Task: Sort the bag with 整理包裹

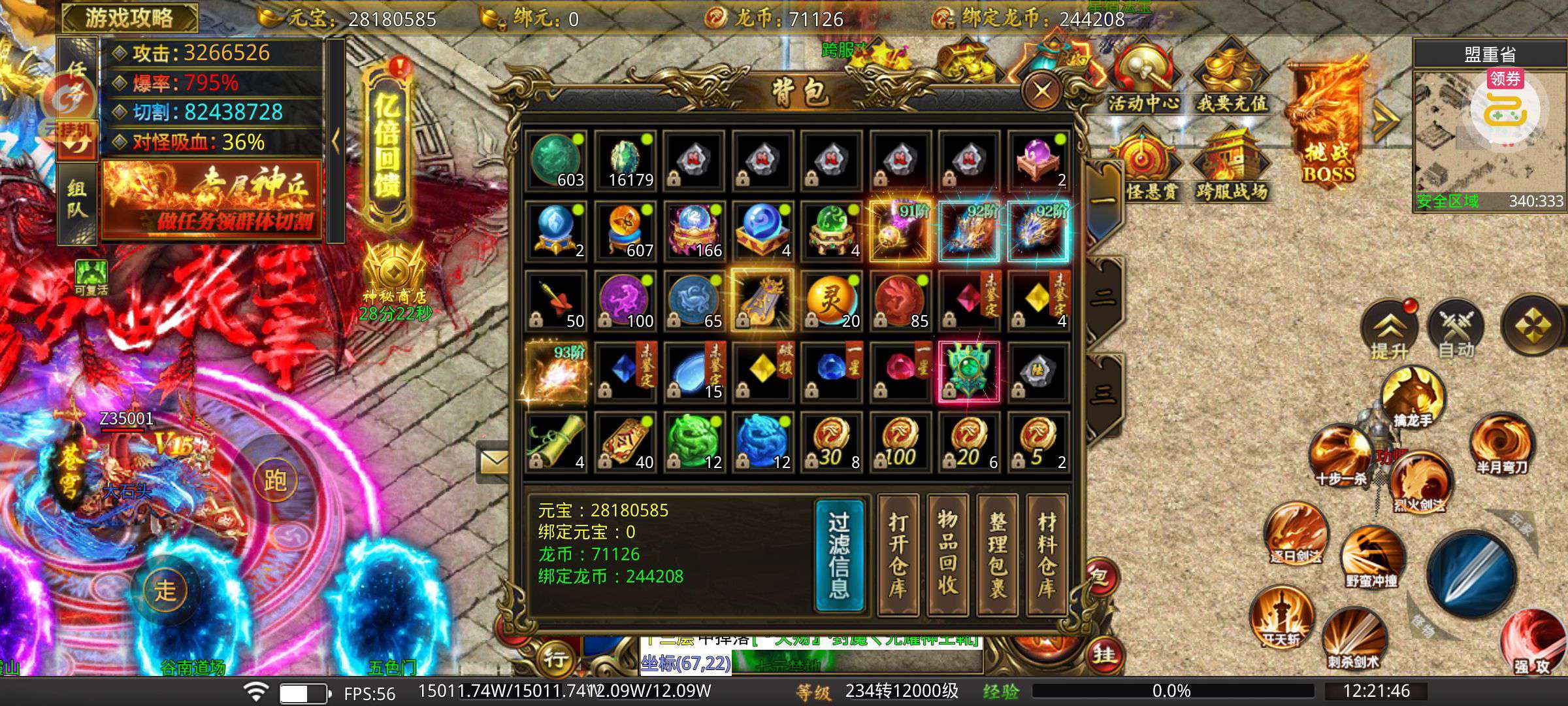Action: pyautogui.click(x=997, y=556)
